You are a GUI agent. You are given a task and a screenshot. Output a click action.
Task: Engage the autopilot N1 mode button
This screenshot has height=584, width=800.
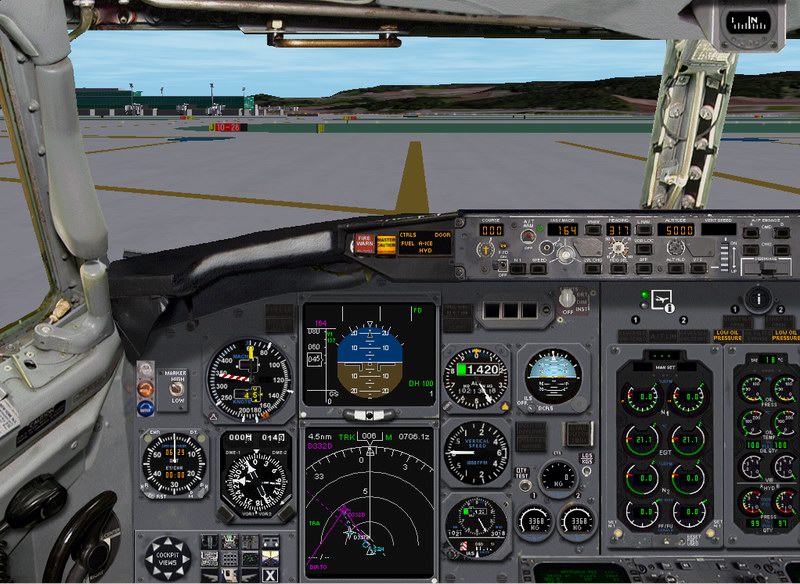[x=518, y=267]
